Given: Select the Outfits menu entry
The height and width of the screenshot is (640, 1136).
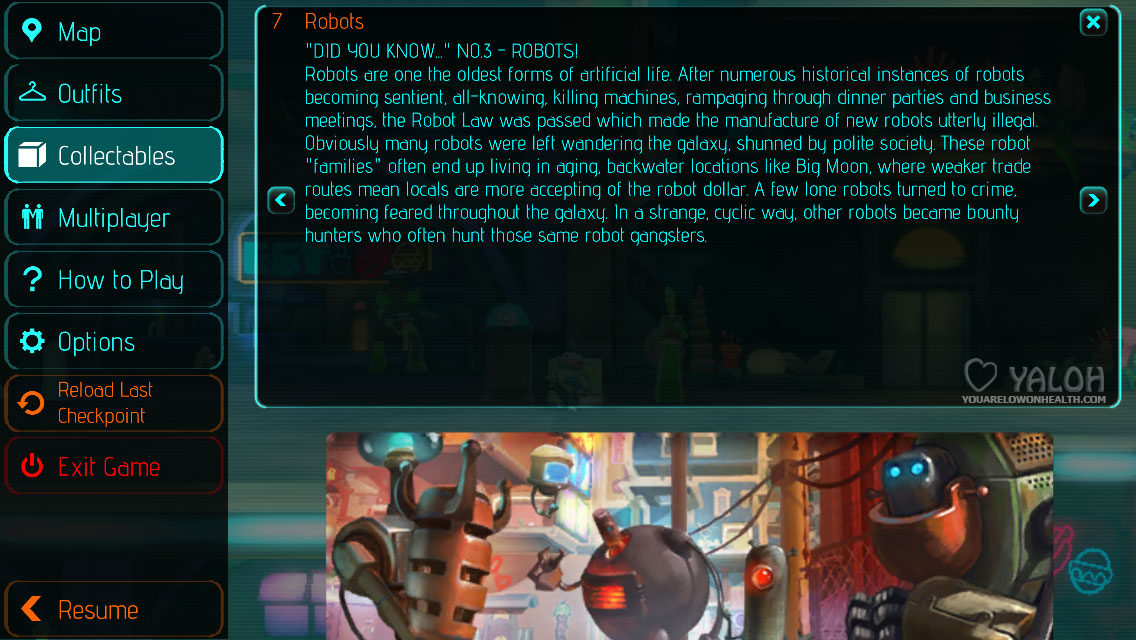Looking at the screenshot, I should coord(113,94).
